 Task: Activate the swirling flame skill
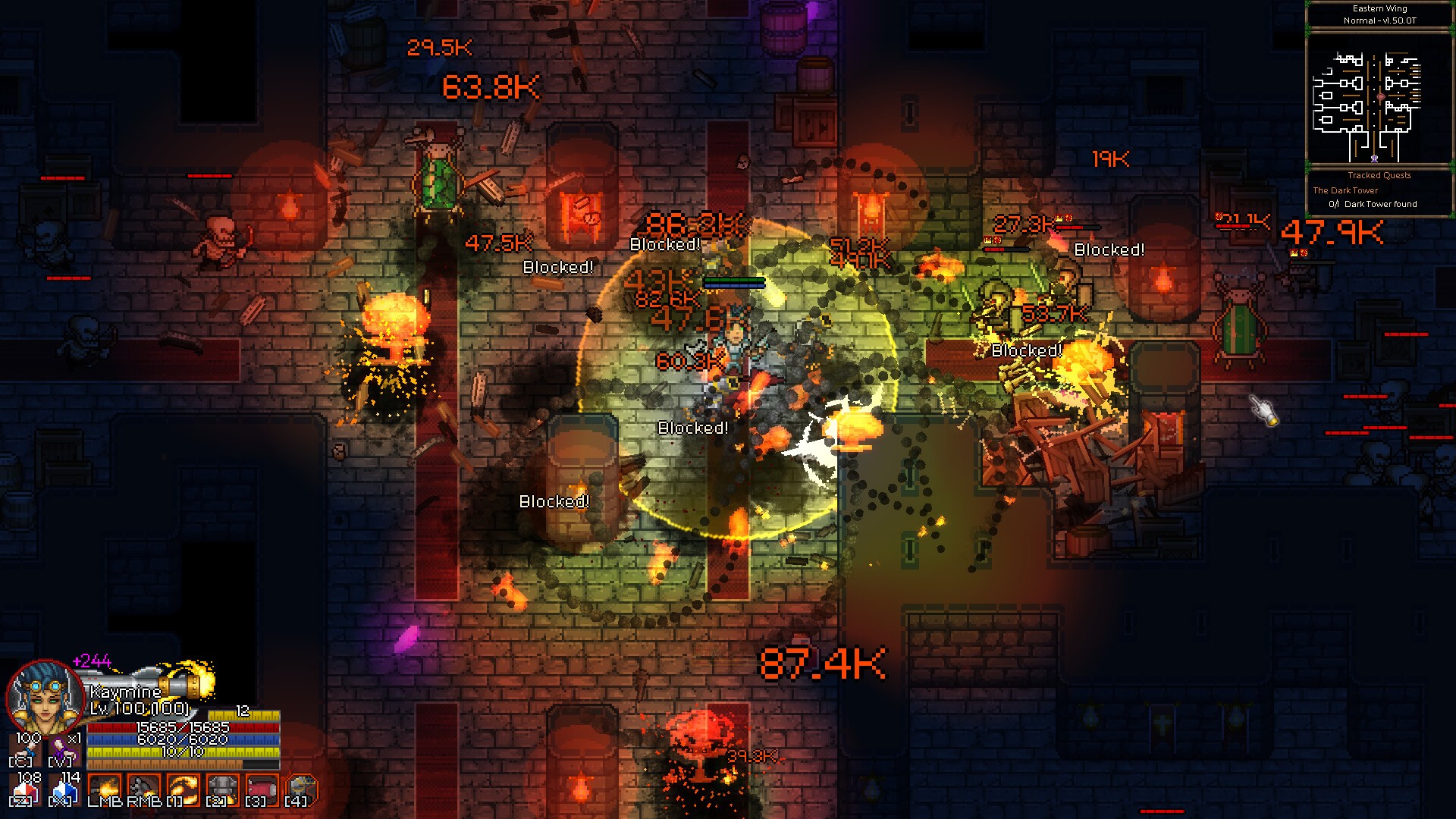tap(183, 789)
